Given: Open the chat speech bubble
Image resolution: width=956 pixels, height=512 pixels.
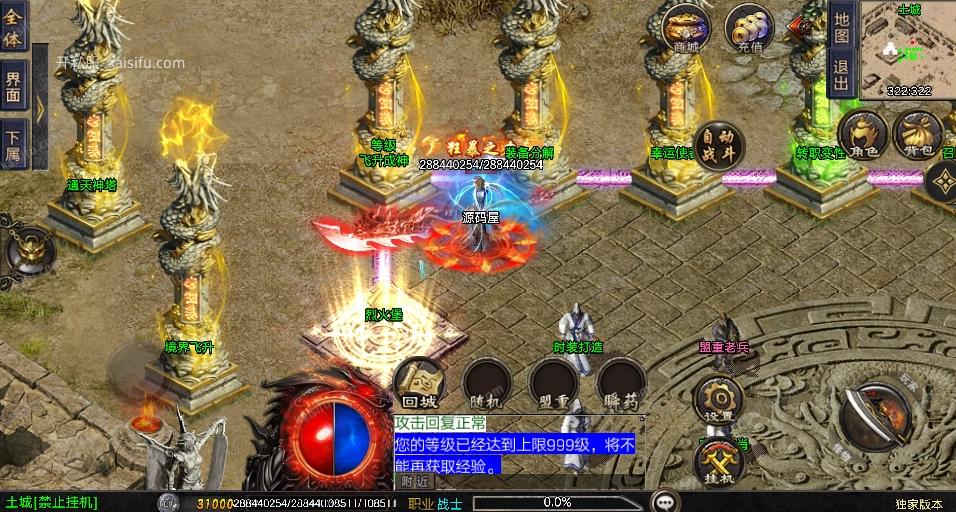Looking at the screenshot, I should click(664, 501).
